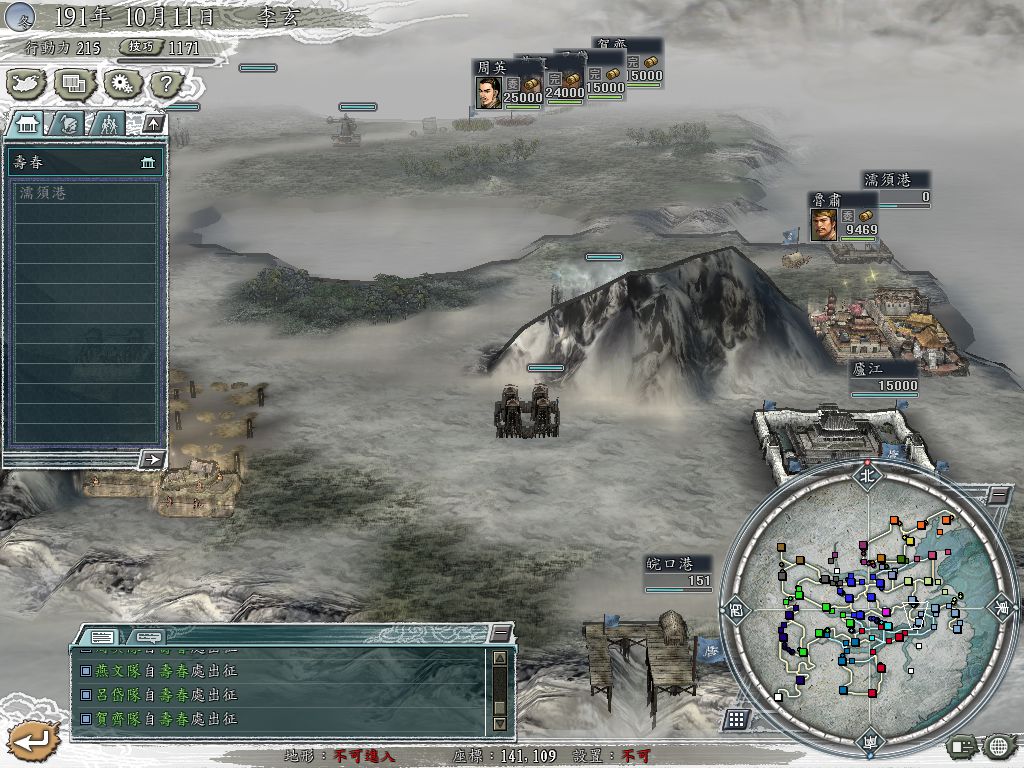Viewport: 1024px width, 768px height.
Task: Select 魯肅's unit portrait label
Action: click(x=824, y=222)
